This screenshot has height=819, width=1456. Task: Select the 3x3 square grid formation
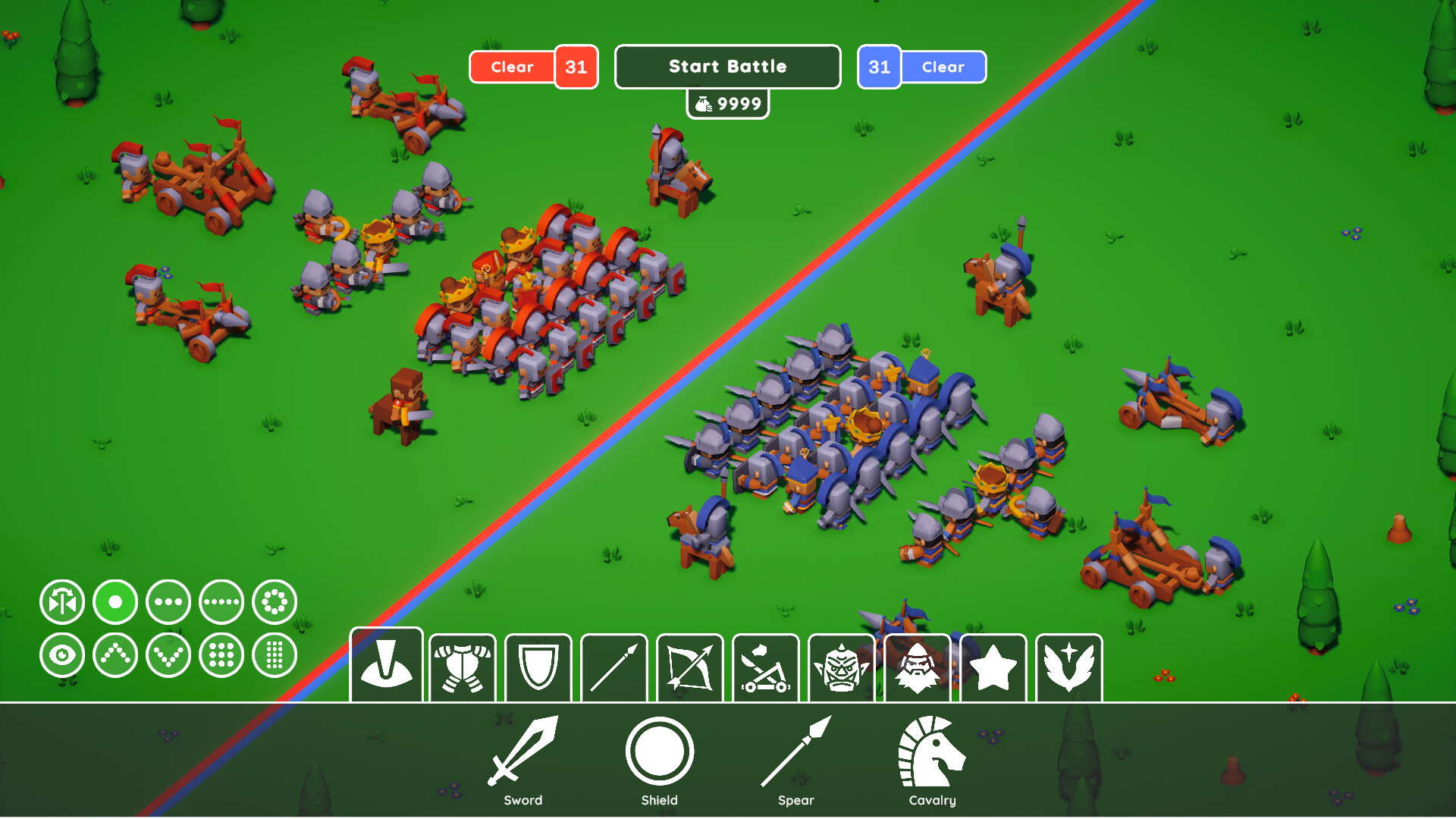221,654
